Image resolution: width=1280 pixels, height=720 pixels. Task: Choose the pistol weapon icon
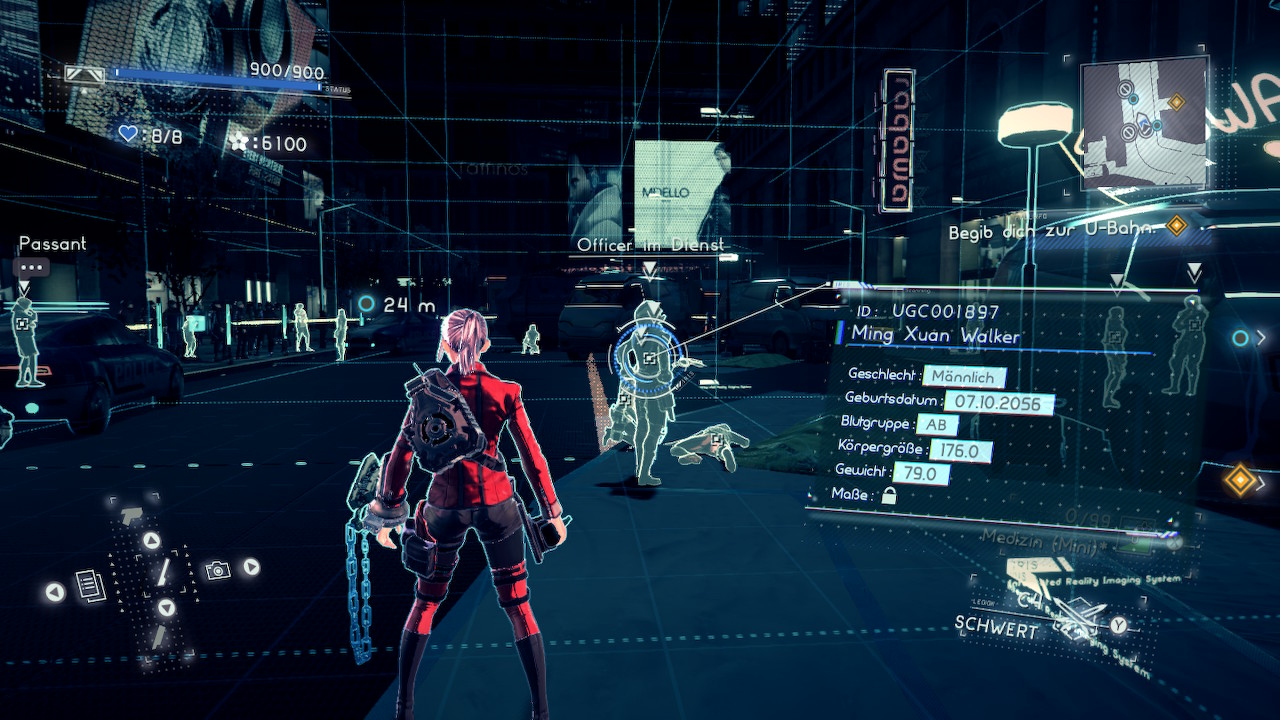pyautogui.click(x=131, y=516)
